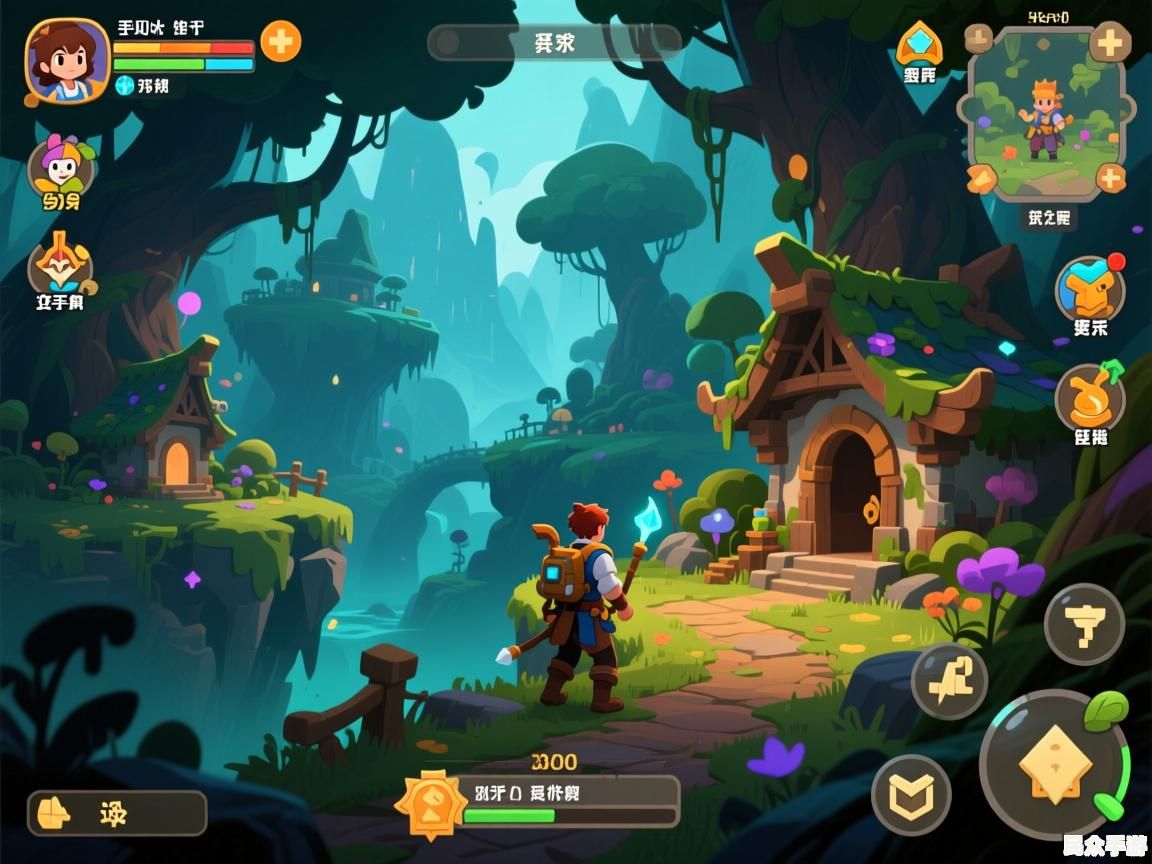The height and width of the screenshot is (864, 1152).
Task: Select the orange crest emblem icon with blue base
Action: coord(60,263)
